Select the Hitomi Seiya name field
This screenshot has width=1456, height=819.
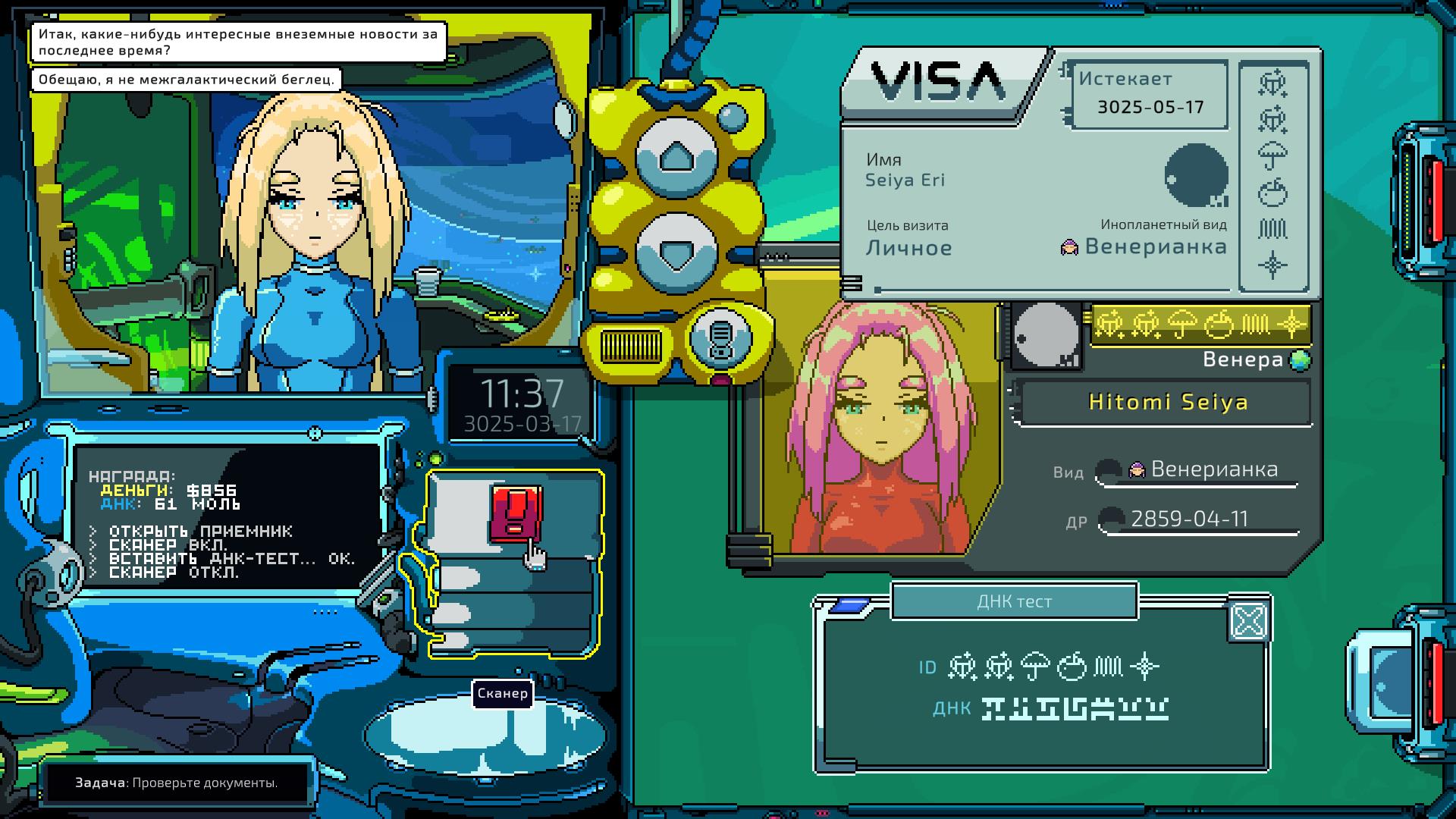1167,402
